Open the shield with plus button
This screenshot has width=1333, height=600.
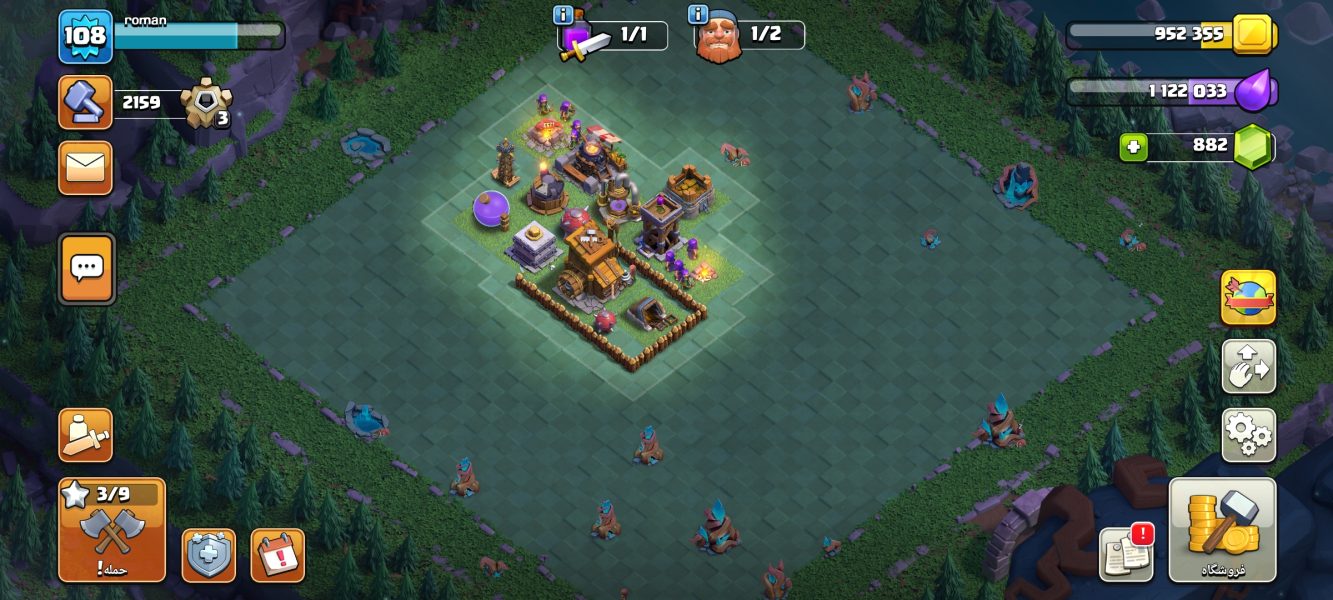click(x=208, y=555)
